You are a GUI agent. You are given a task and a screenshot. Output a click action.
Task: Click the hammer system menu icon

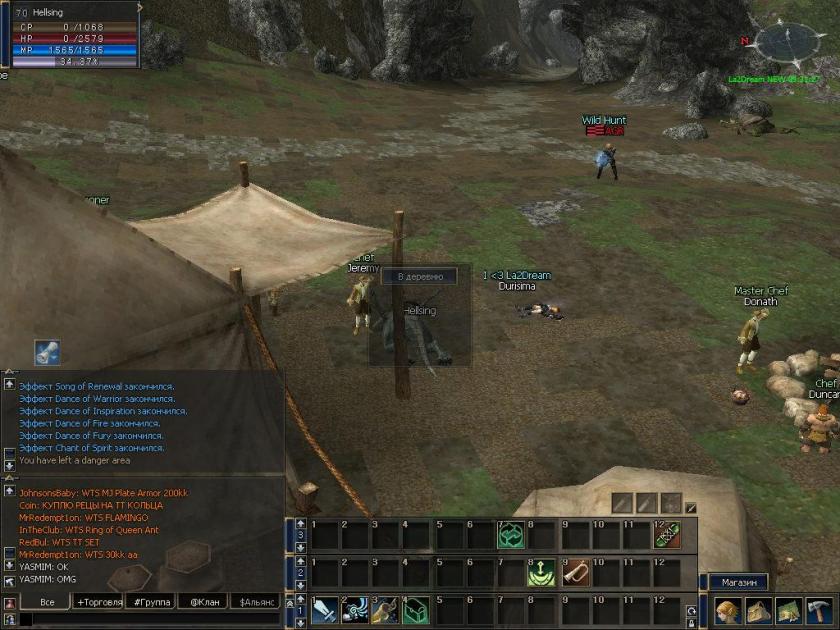coord(818,611)
